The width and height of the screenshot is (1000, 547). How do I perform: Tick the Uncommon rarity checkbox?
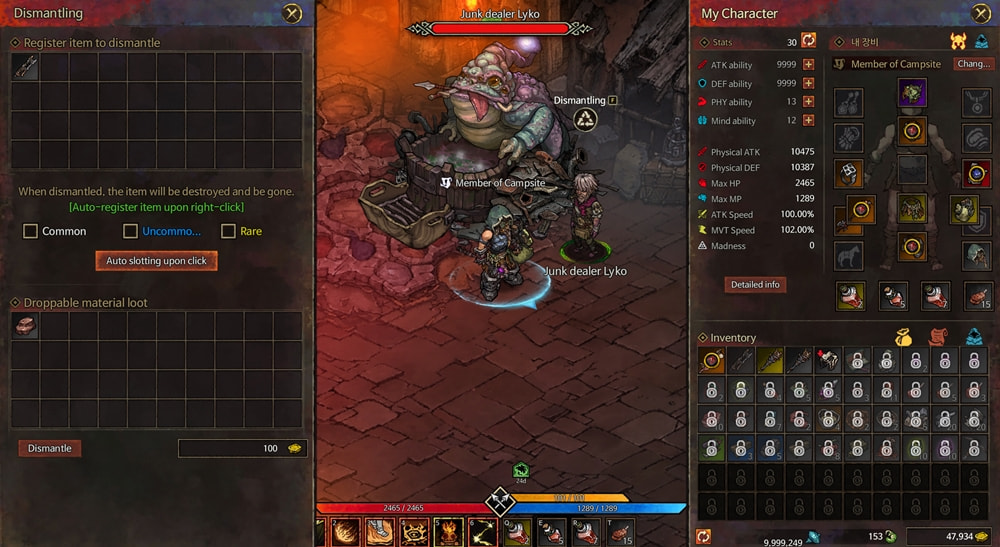[131, 231]
